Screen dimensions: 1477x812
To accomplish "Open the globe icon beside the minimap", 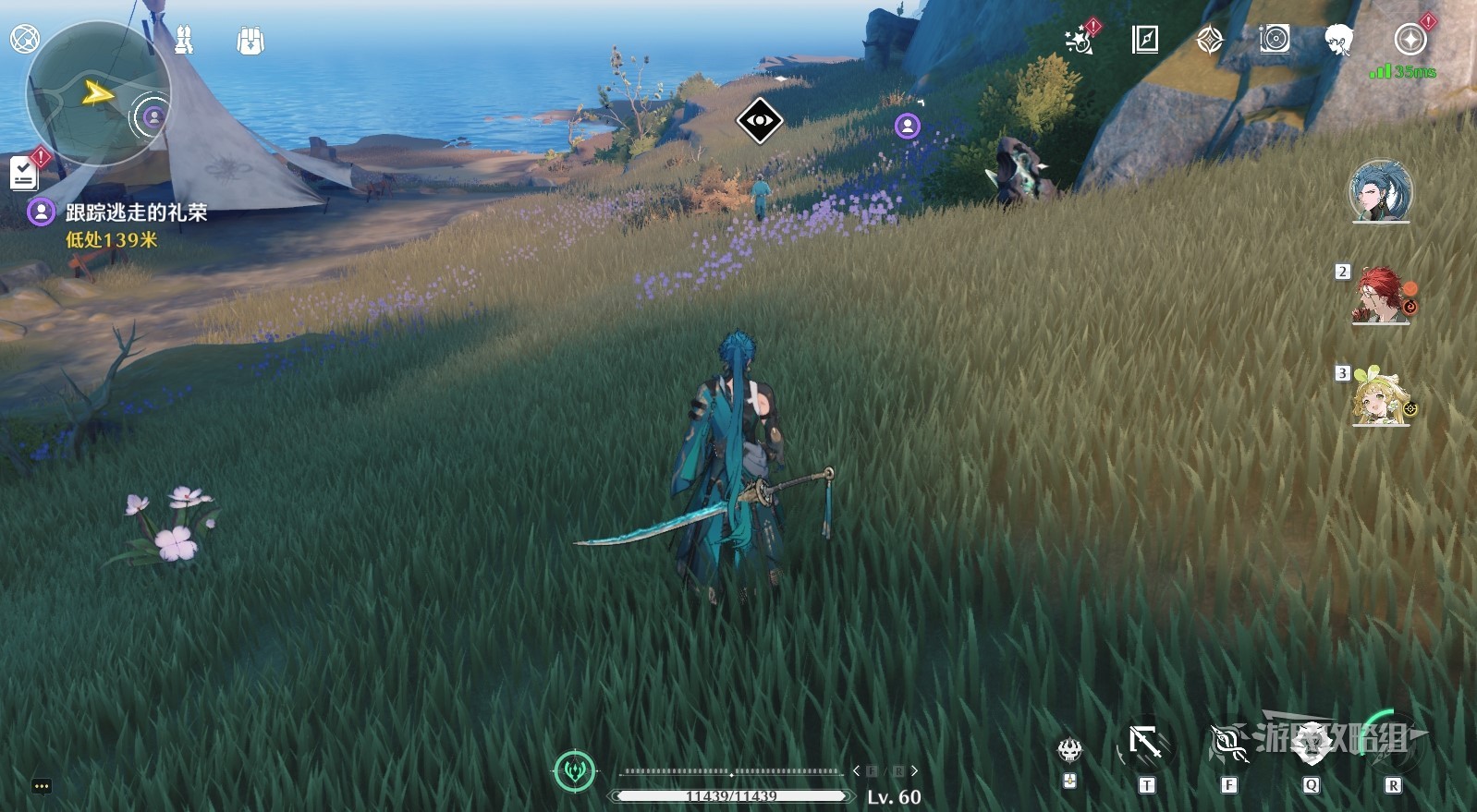I will 24,39.
